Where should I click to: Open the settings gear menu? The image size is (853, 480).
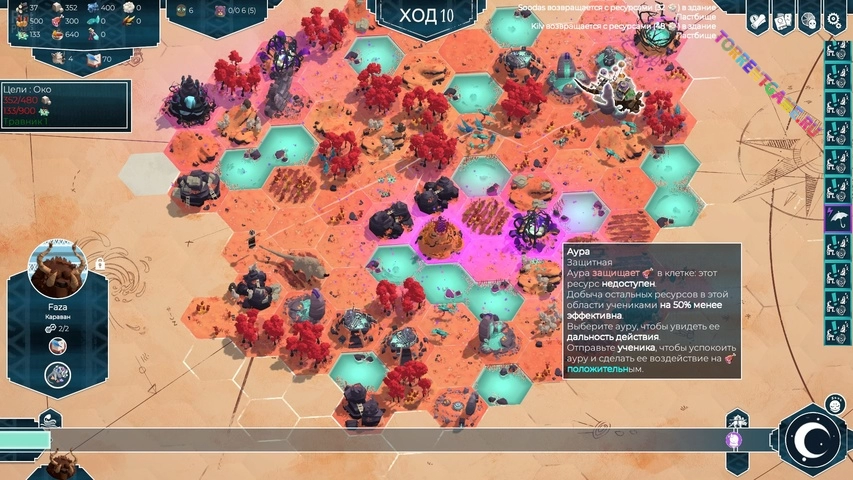836,19
